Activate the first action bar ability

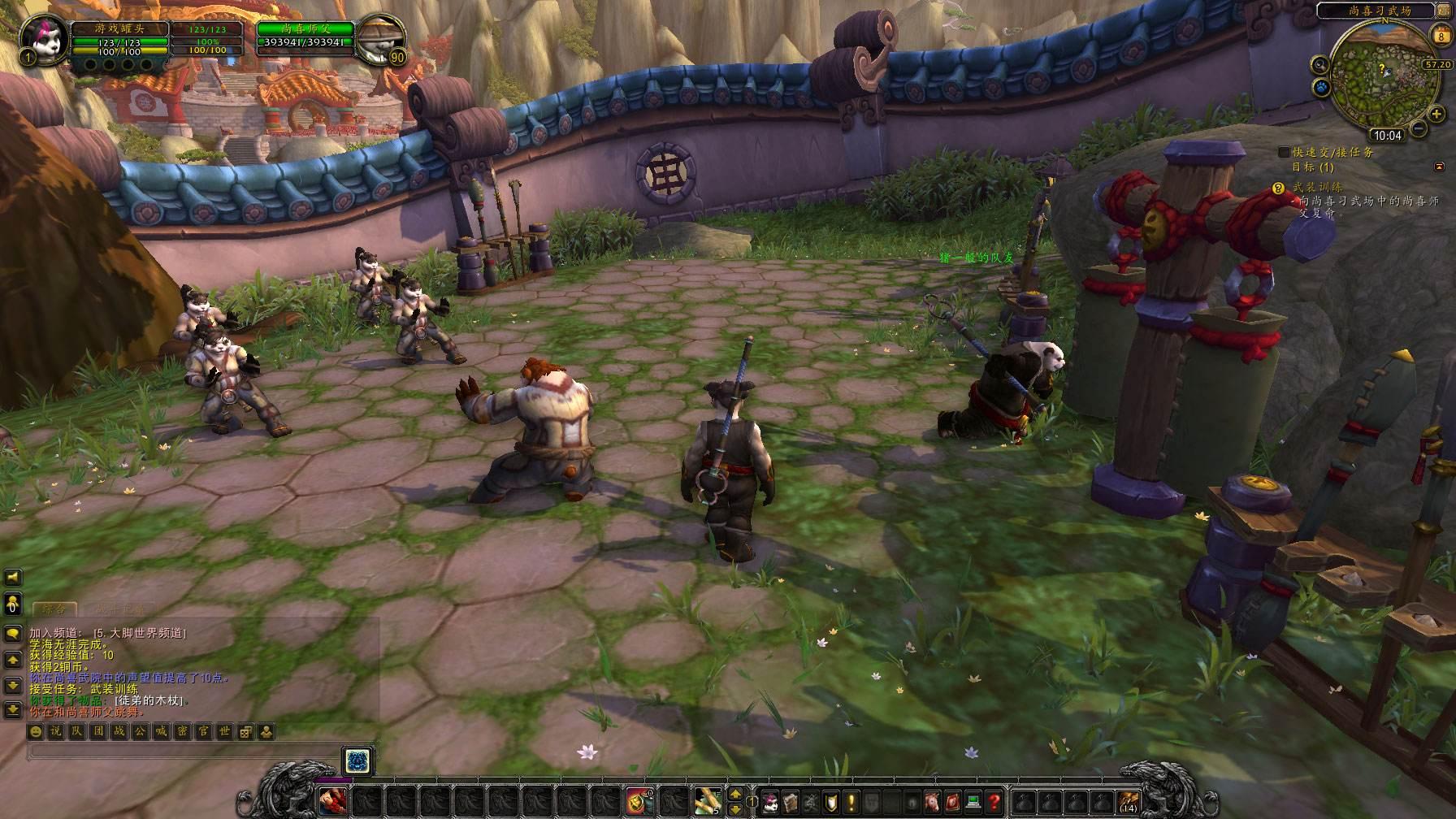[x=333, y=801]
